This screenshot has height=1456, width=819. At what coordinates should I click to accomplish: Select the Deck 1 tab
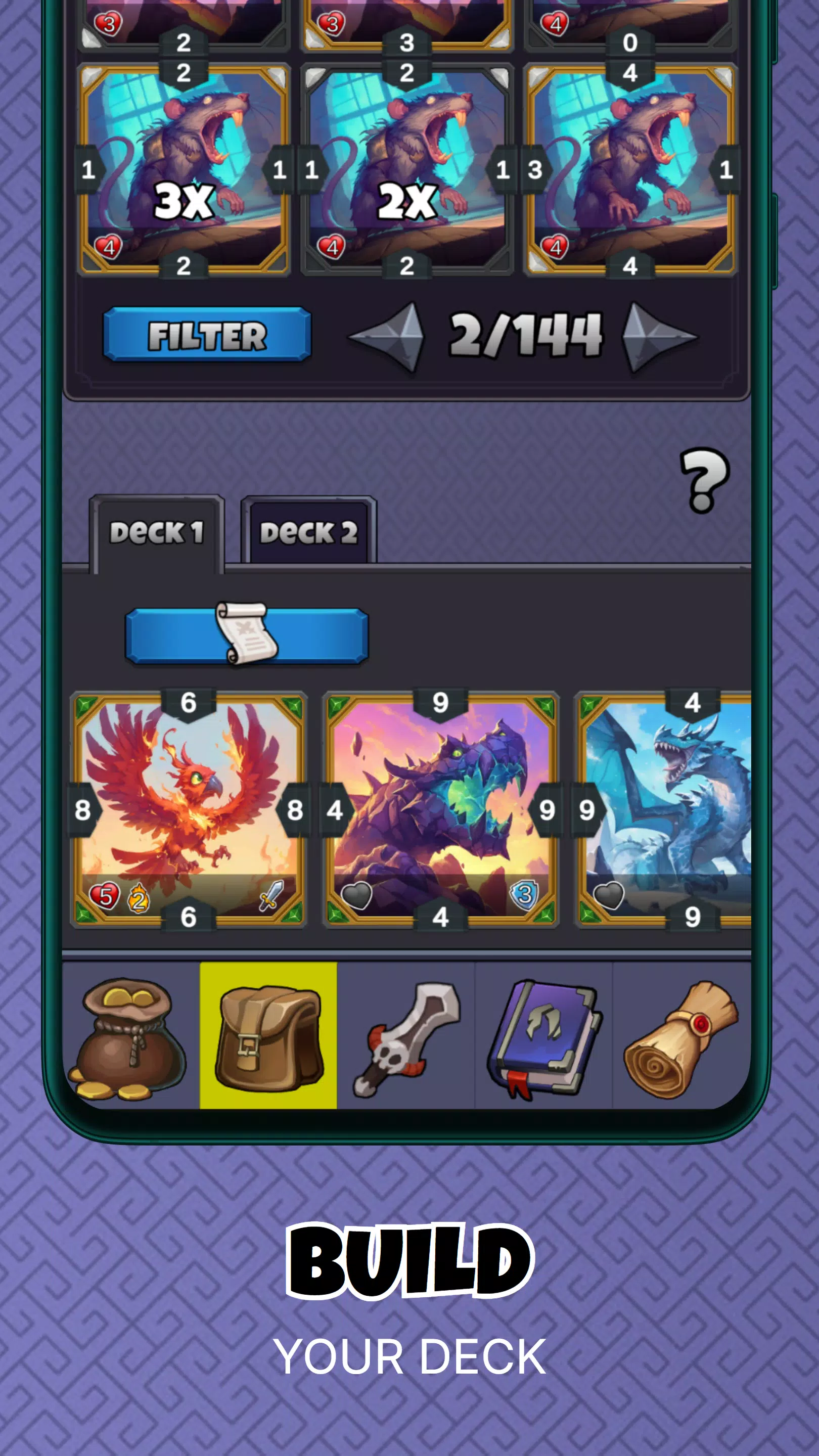(157, 532)
